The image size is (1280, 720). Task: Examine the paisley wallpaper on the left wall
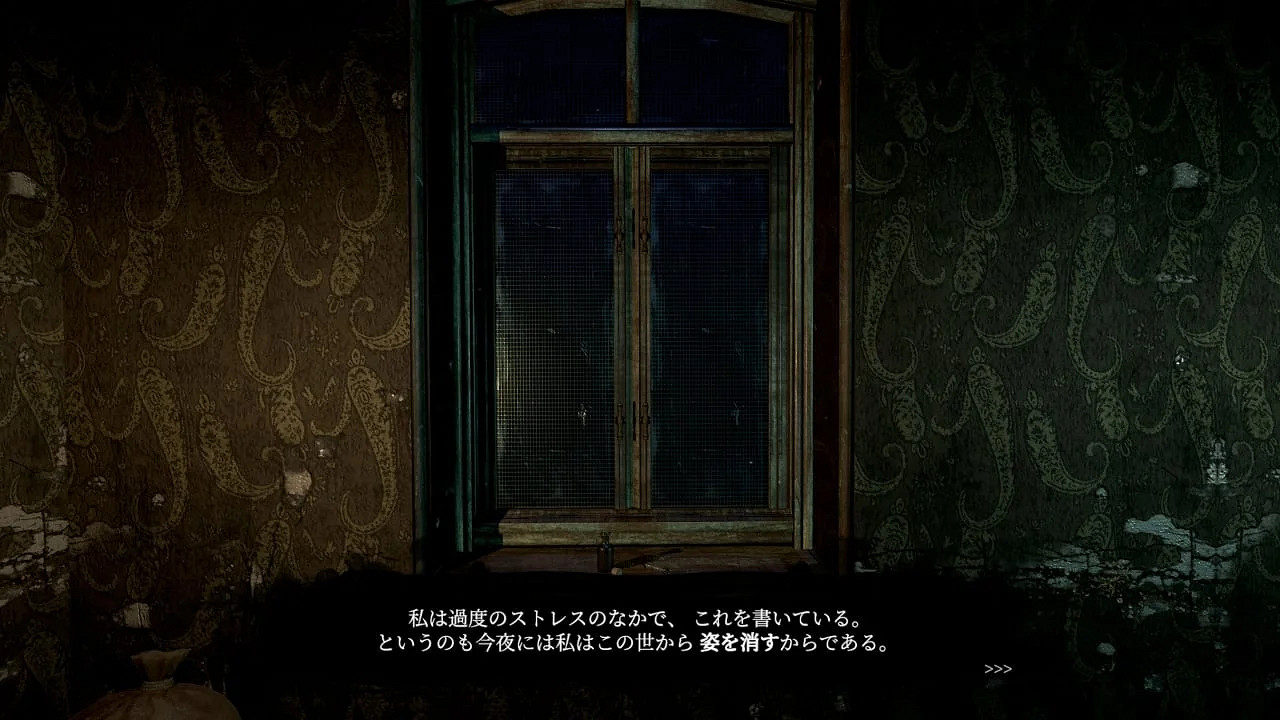(200, 300)
